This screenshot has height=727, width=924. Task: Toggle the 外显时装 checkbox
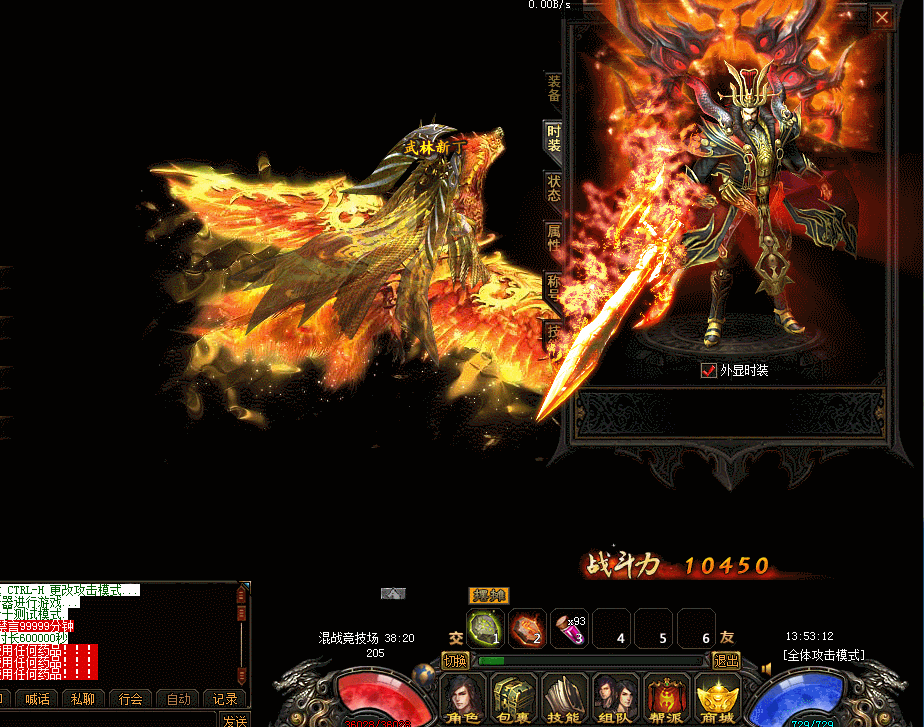(x=709, y=370)
